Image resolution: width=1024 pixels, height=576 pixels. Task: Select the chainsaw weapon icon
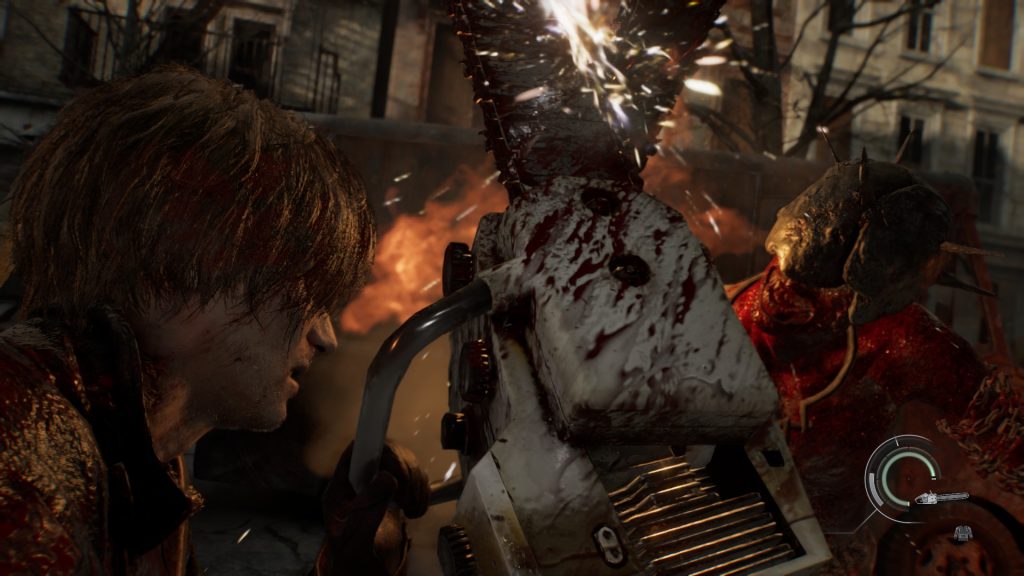(940, 497)
